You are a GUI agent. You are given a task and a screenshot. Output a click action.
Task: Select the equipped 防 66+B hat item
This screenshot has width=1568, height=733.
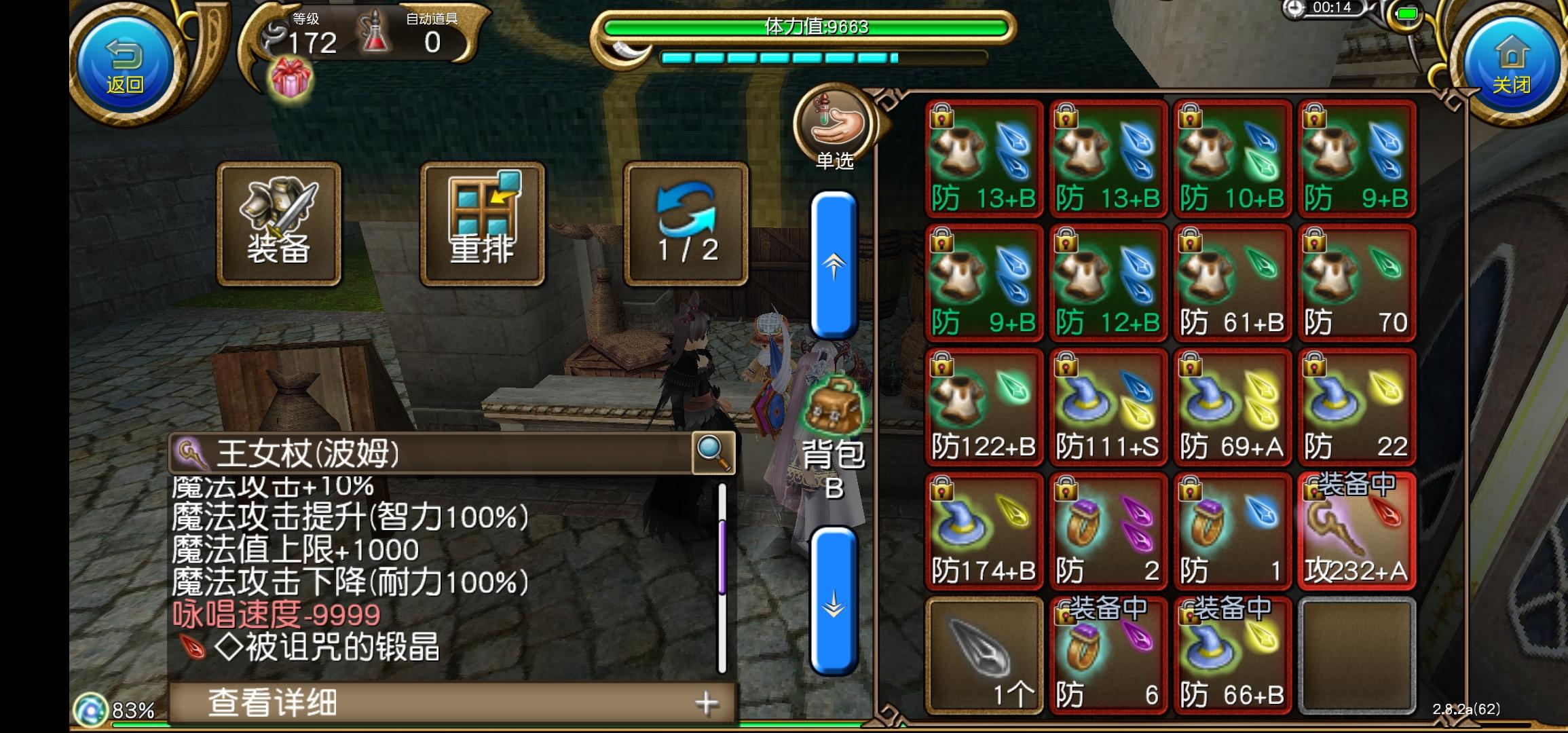pyautogui.click(x=1232, y=655)
